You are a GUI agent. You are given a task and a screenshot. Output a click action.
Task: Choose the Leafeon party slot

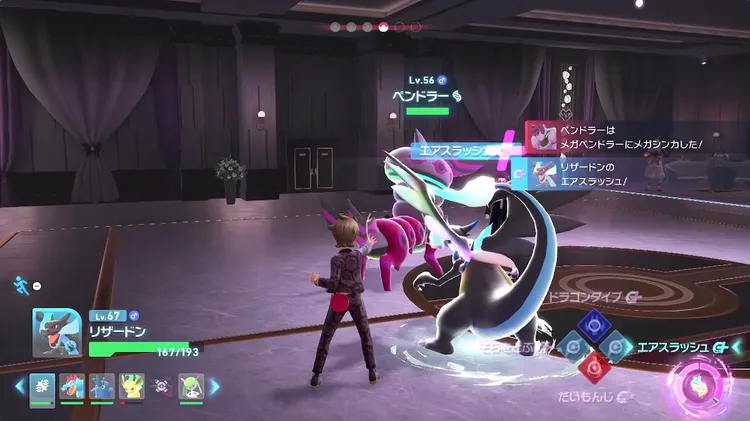[x=131, y=387]
